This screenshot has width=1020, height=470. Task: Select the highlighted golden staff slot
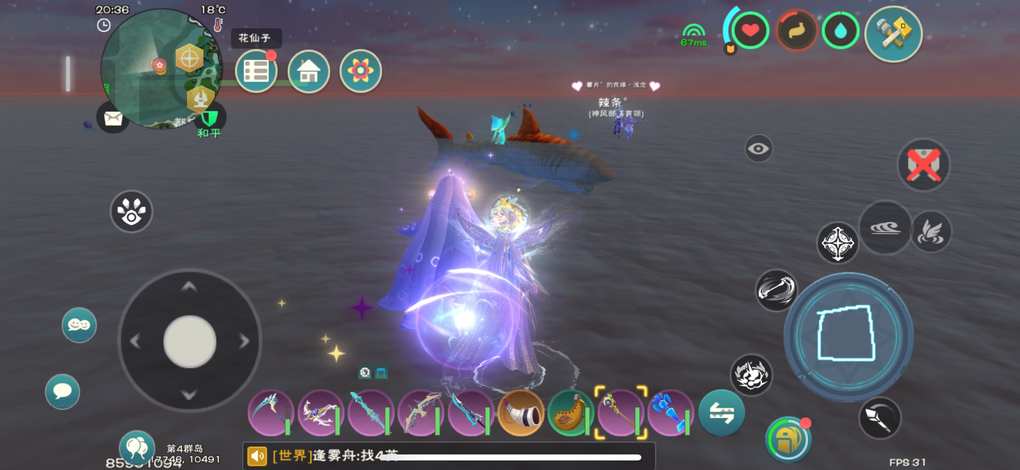point(621,413)
